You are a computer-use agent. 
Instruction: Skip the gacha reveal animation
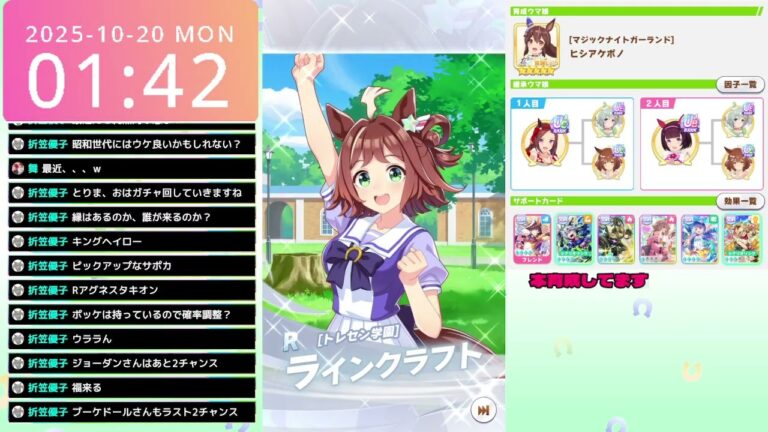click(x=484, y=410)
